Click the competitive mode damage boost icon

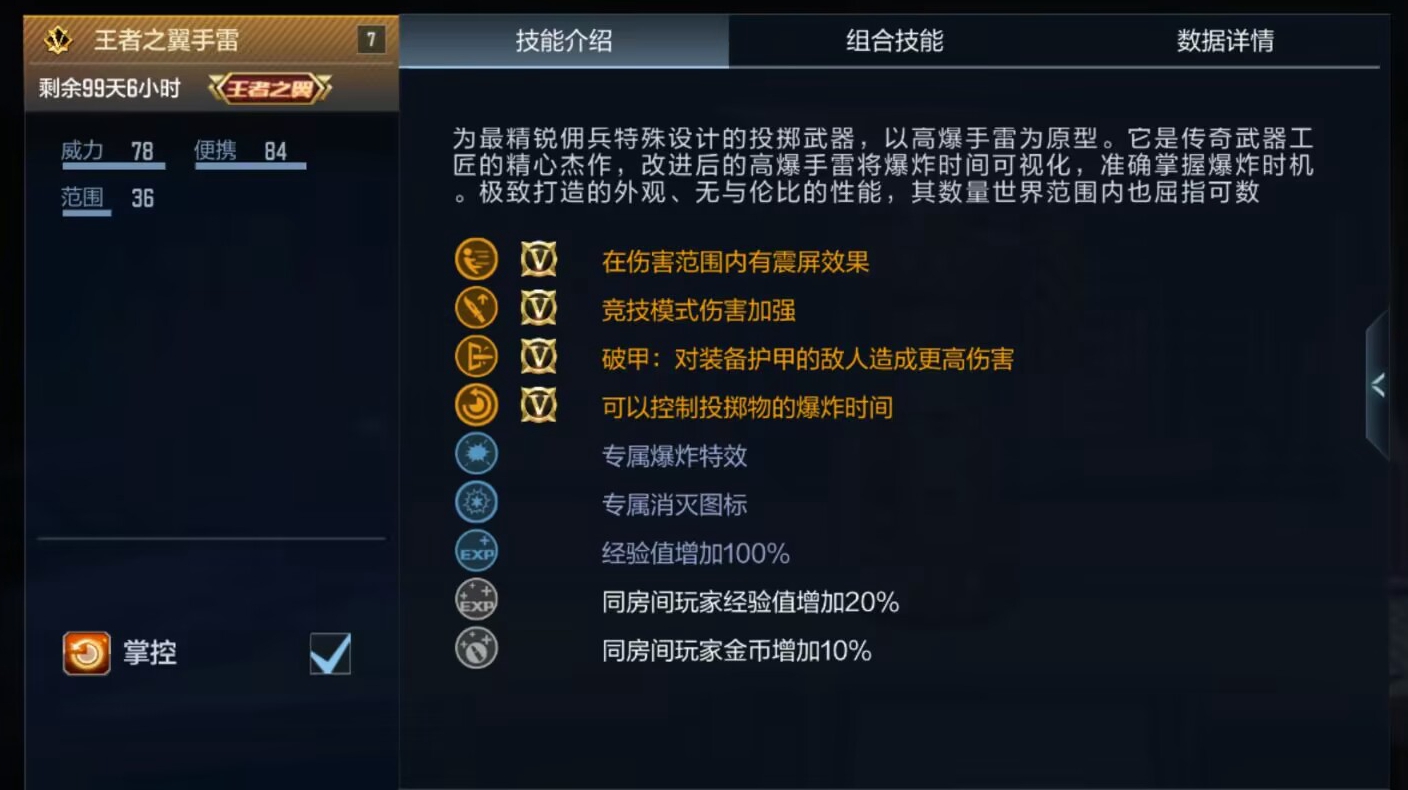point(476,307)
